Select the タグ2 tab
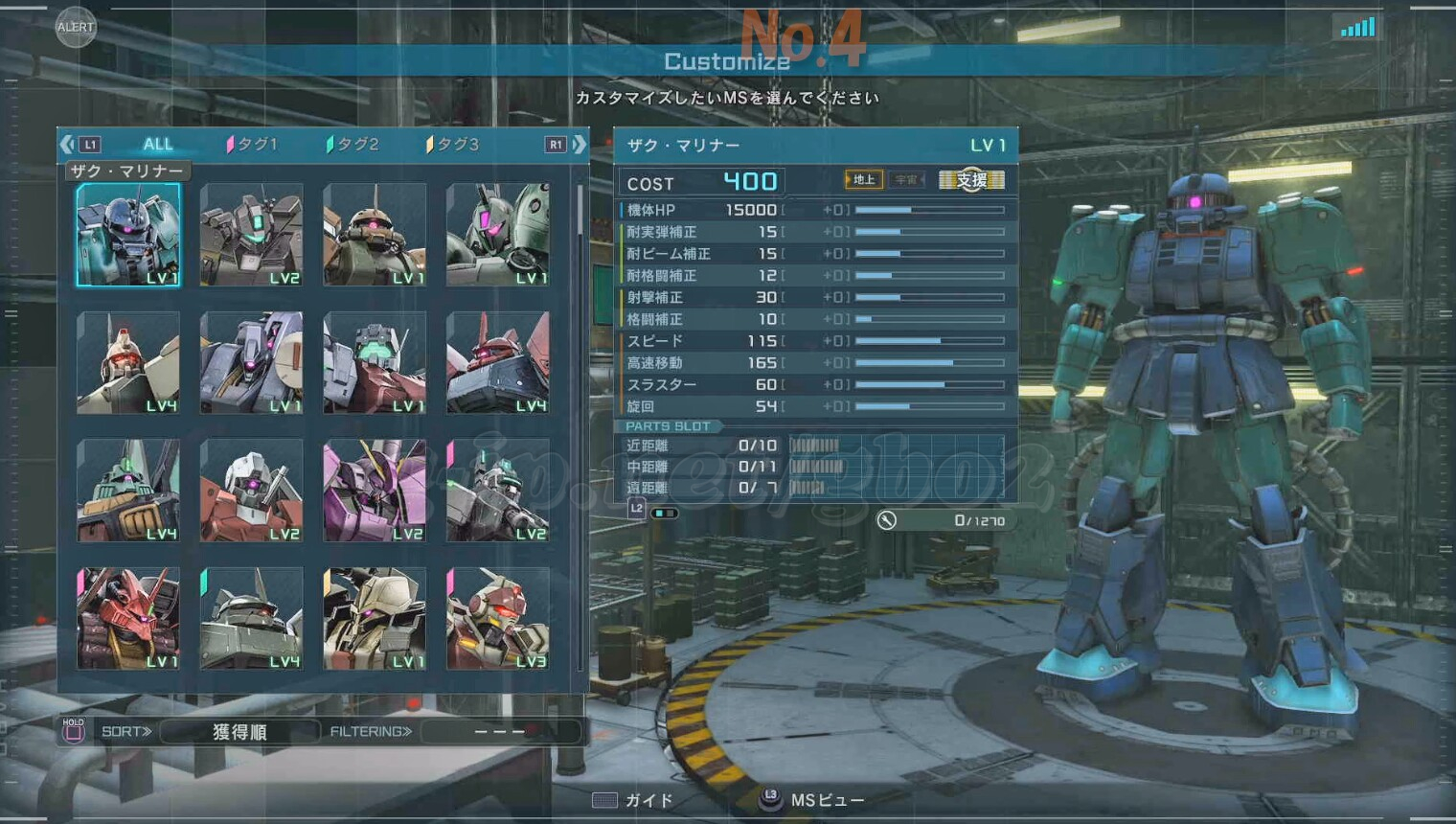 (353, 145)
